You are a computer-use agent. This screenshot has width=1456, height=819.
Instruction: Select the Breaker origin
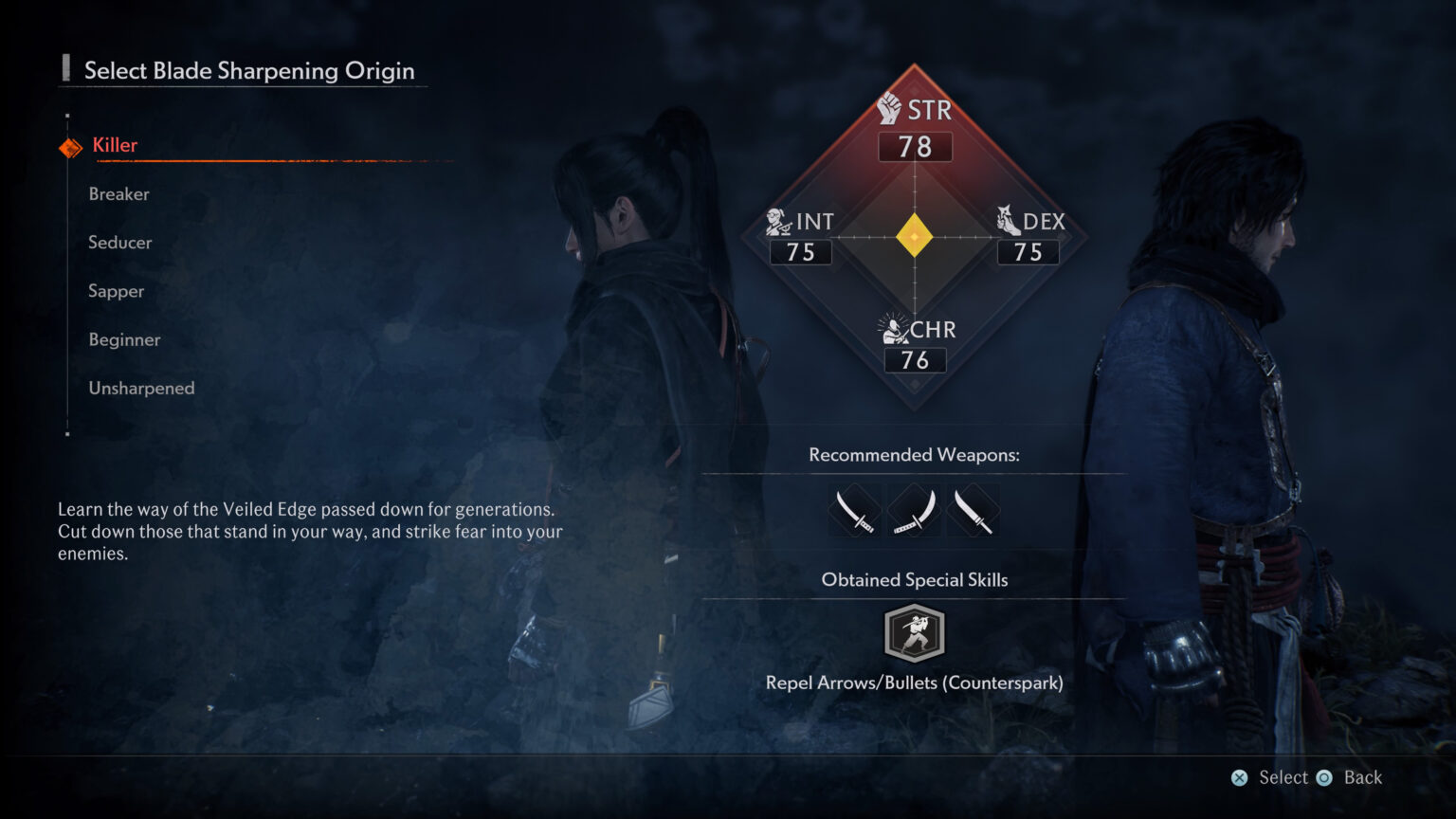point(118,194)
